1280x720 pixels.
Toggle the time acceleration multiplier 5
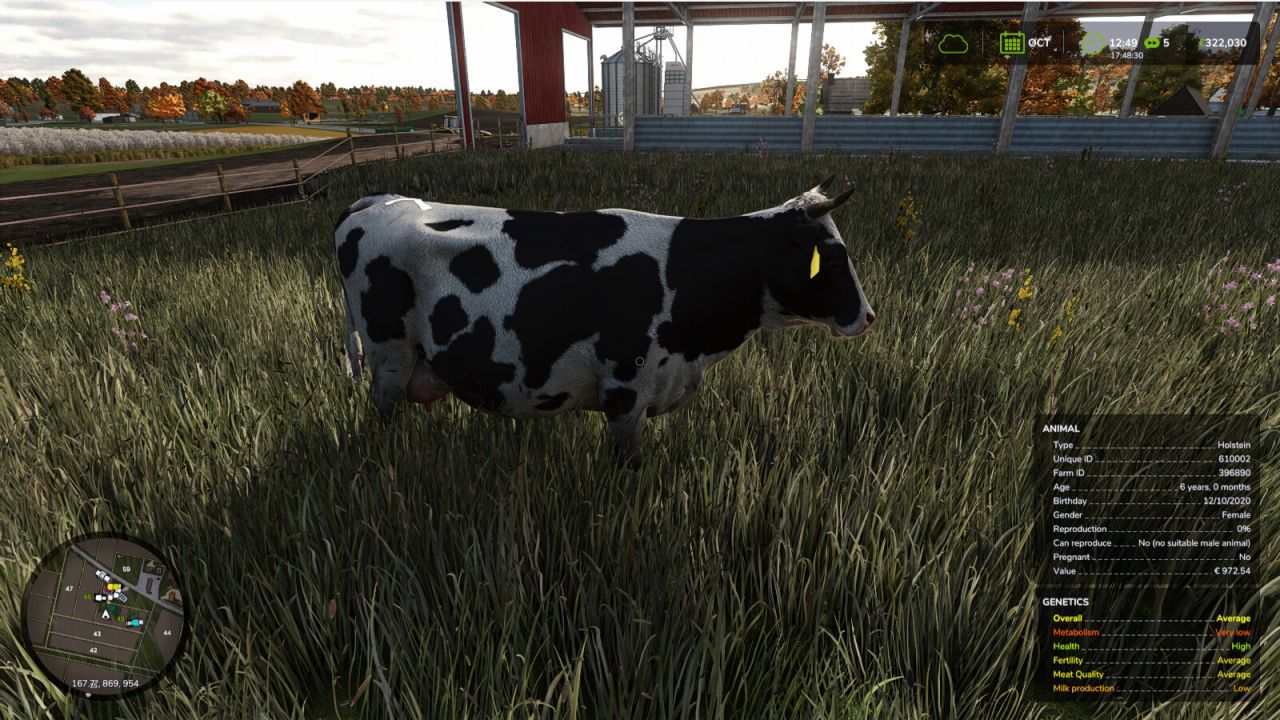(x=1166, y=41)
